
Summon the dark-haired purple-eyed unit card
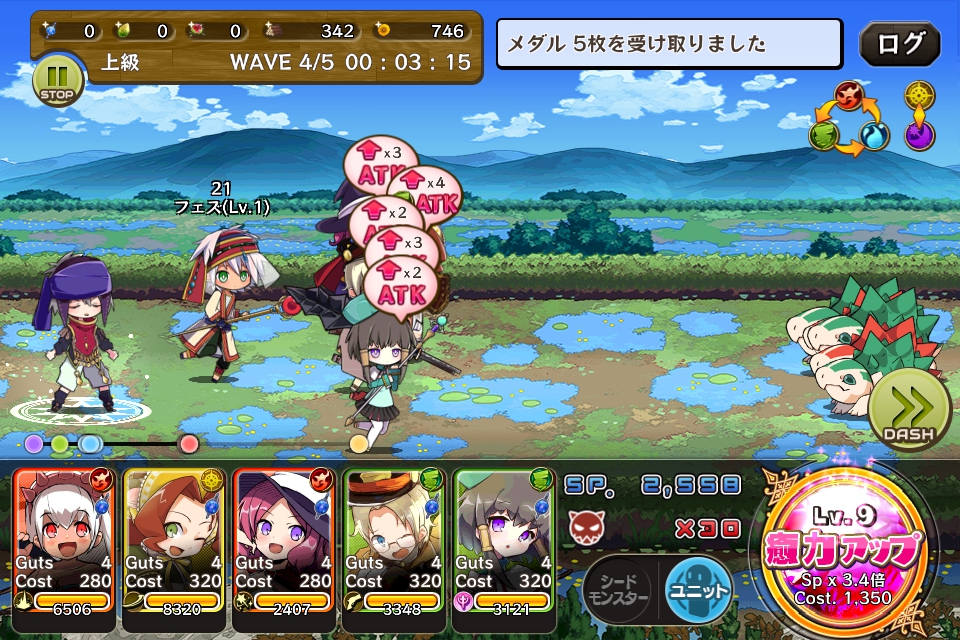504,538
